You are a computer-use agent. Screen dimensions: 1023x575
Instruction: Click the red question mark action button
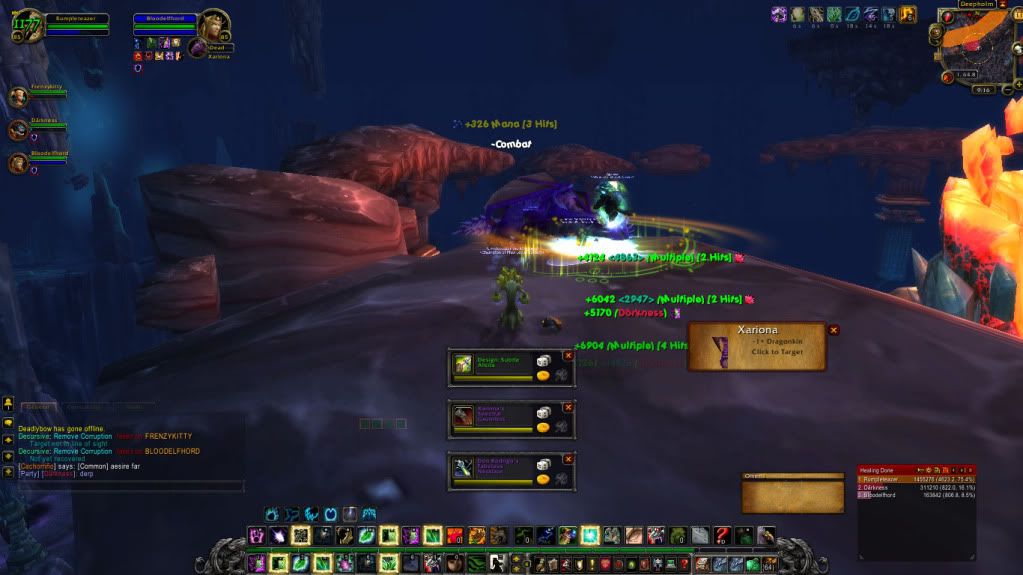(x=722, y=535)
